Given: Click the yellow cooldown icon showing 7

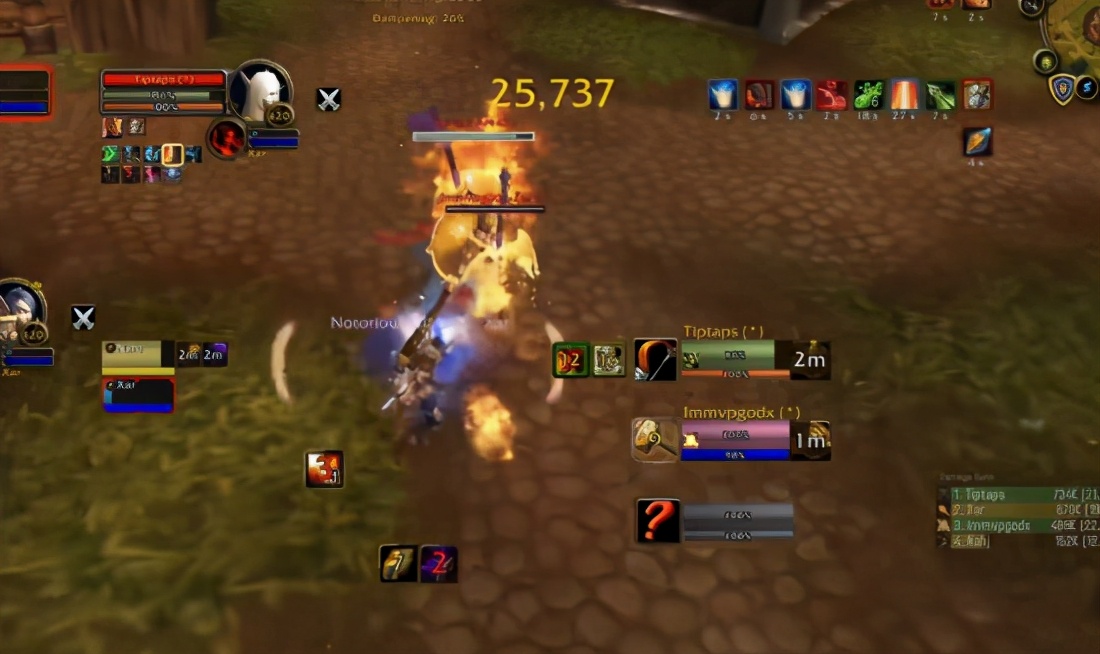Looking at the screenshot, I should pos(399,564).
